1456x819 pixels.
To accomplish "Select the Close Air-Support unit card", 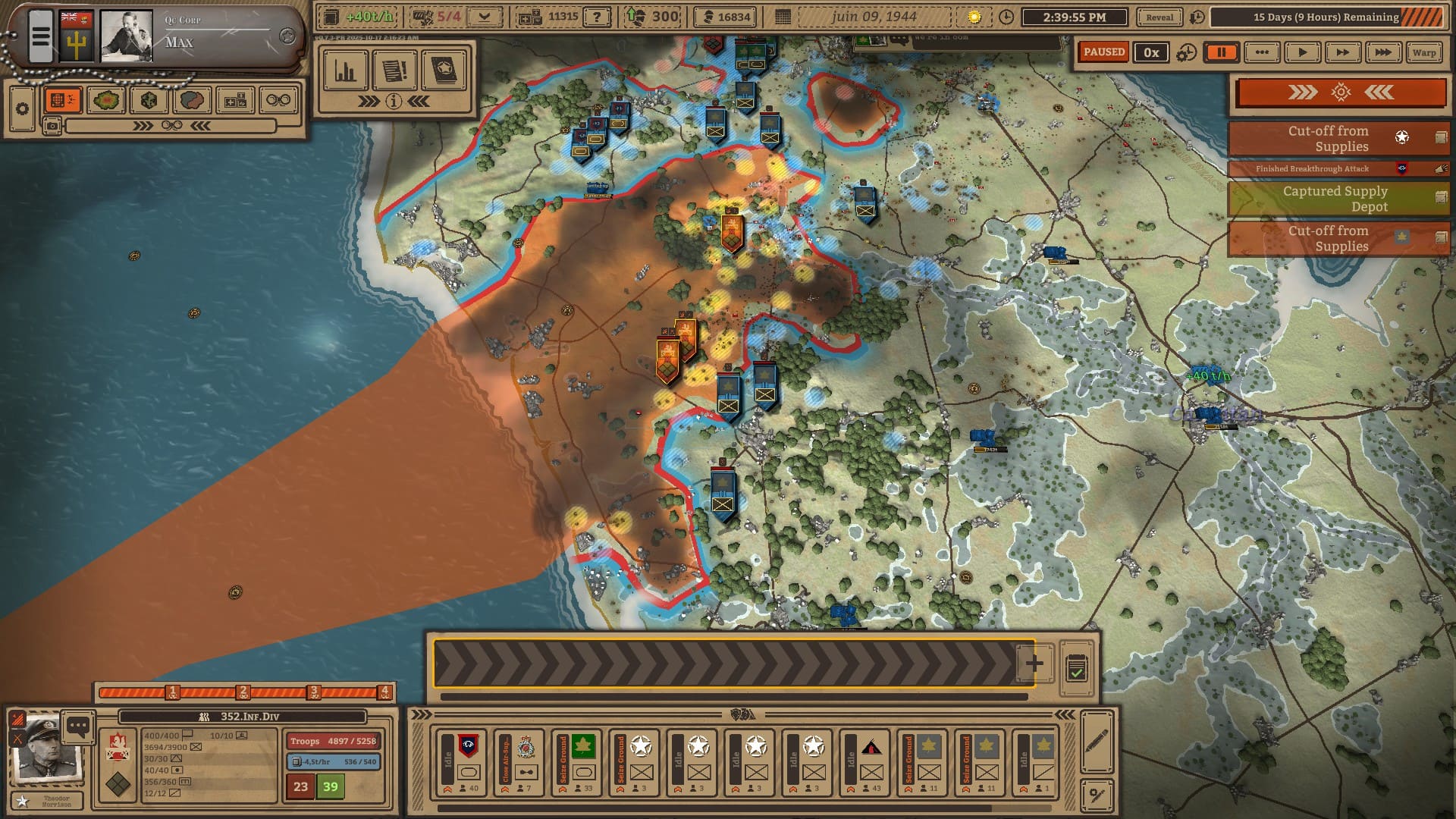I will (x=519, y=763).
